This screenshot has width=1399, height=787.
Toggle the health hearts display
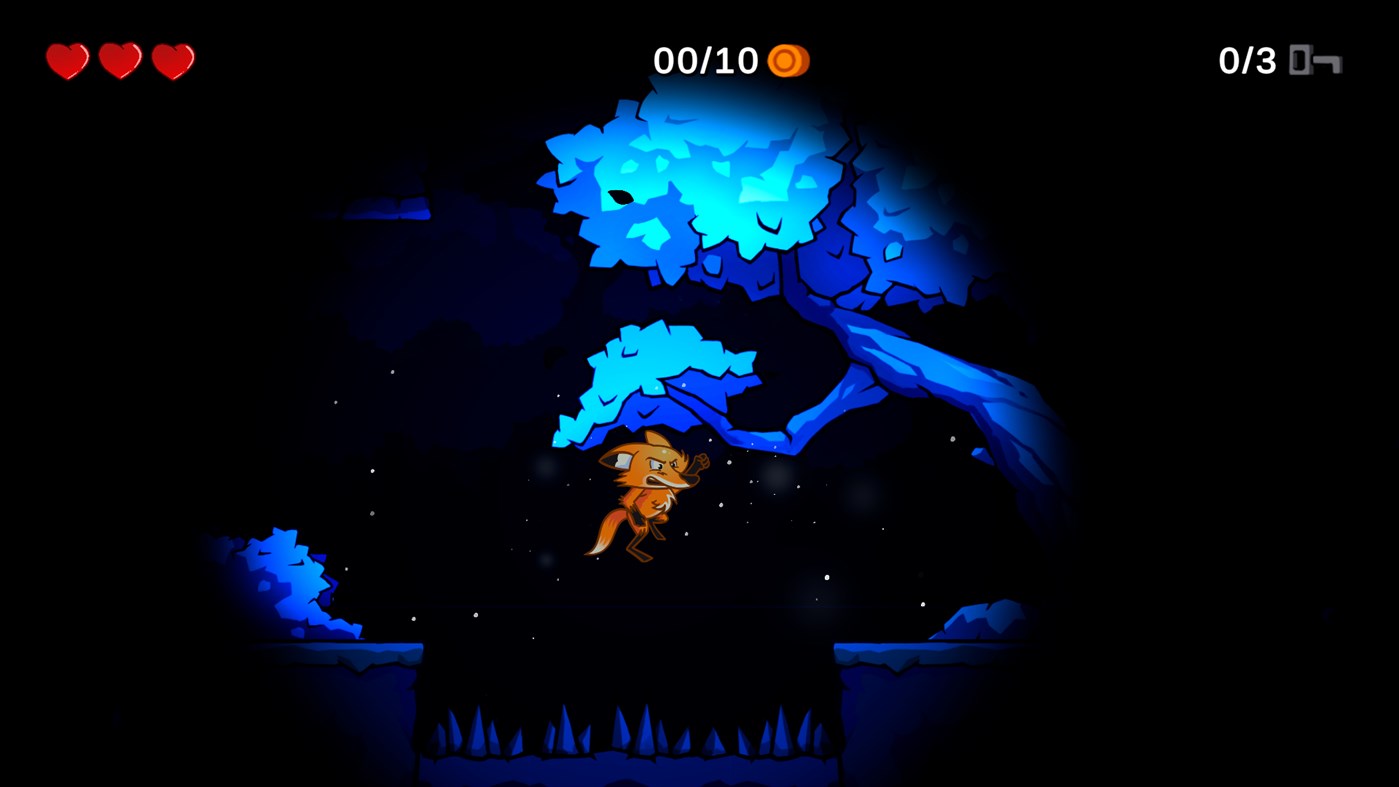point(119,60)
